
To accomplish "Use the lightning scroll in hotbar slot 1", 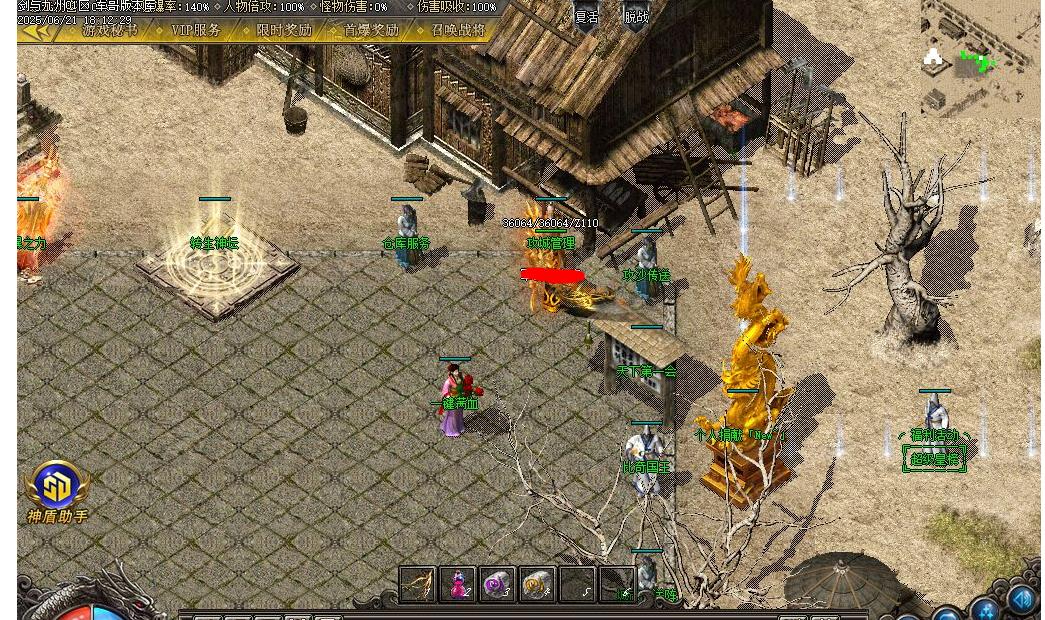I will click(x=417, y=584).
